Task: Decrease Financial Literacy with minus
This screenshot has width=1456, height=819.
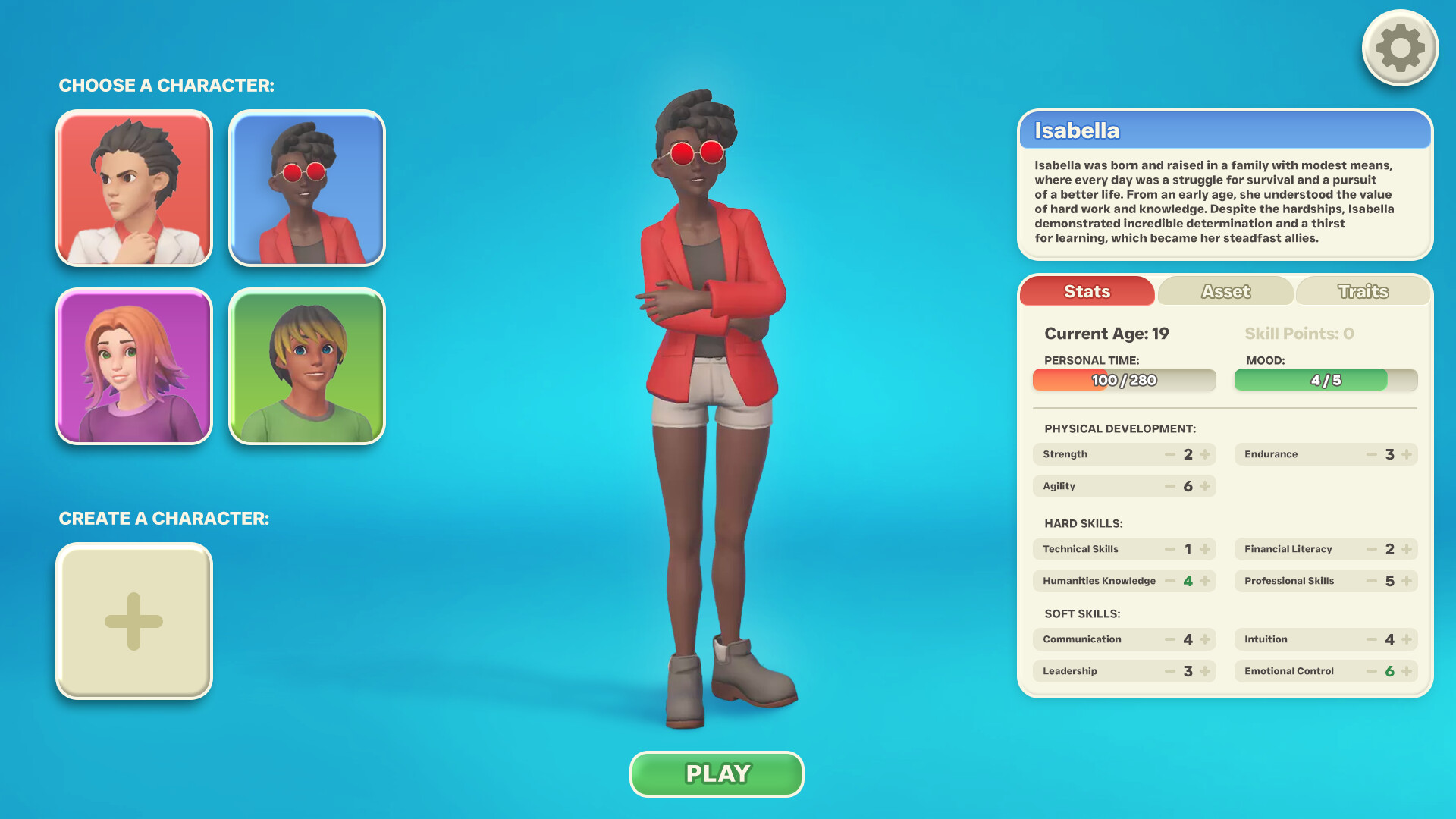Action: [1373, 548]
